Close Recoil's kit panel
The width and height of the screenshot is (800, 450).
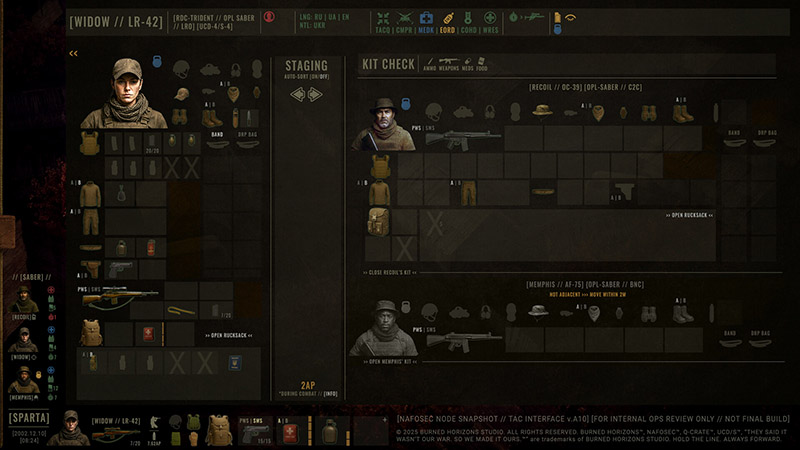click(x=391, y=272)
